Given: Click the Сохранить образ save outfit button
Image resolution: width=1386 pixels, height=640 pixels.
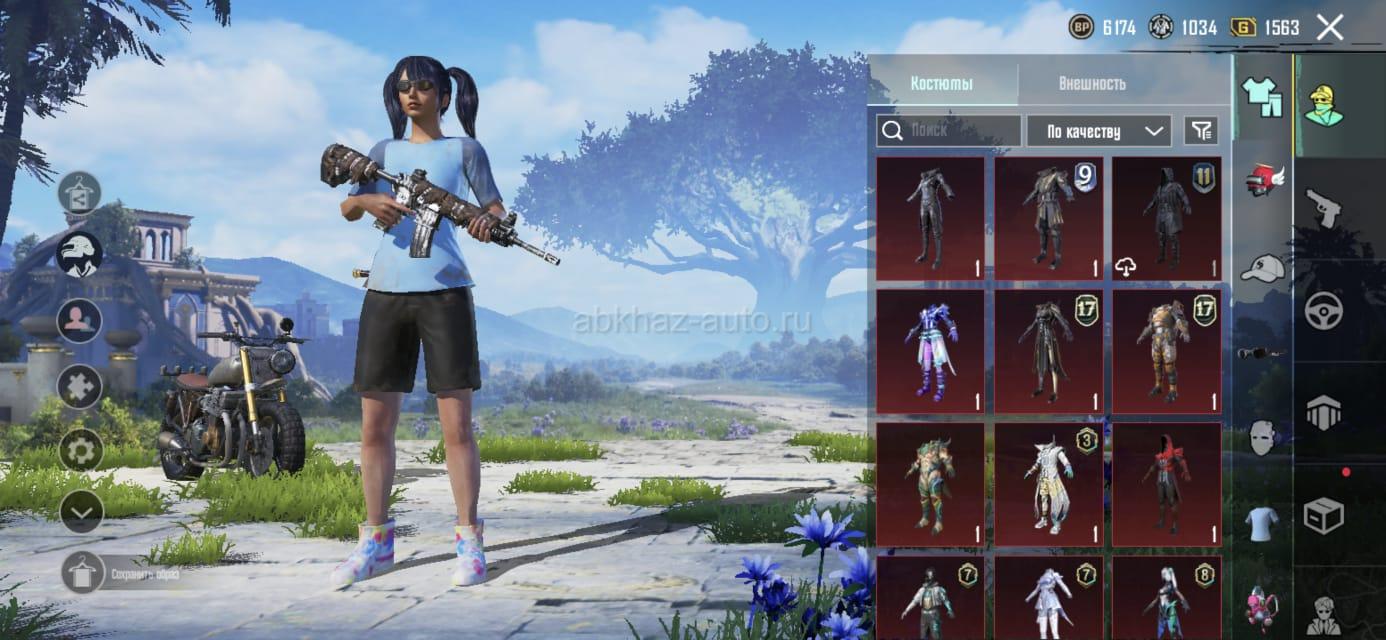Looking at the screenshot, I should [x=84, y=572].
